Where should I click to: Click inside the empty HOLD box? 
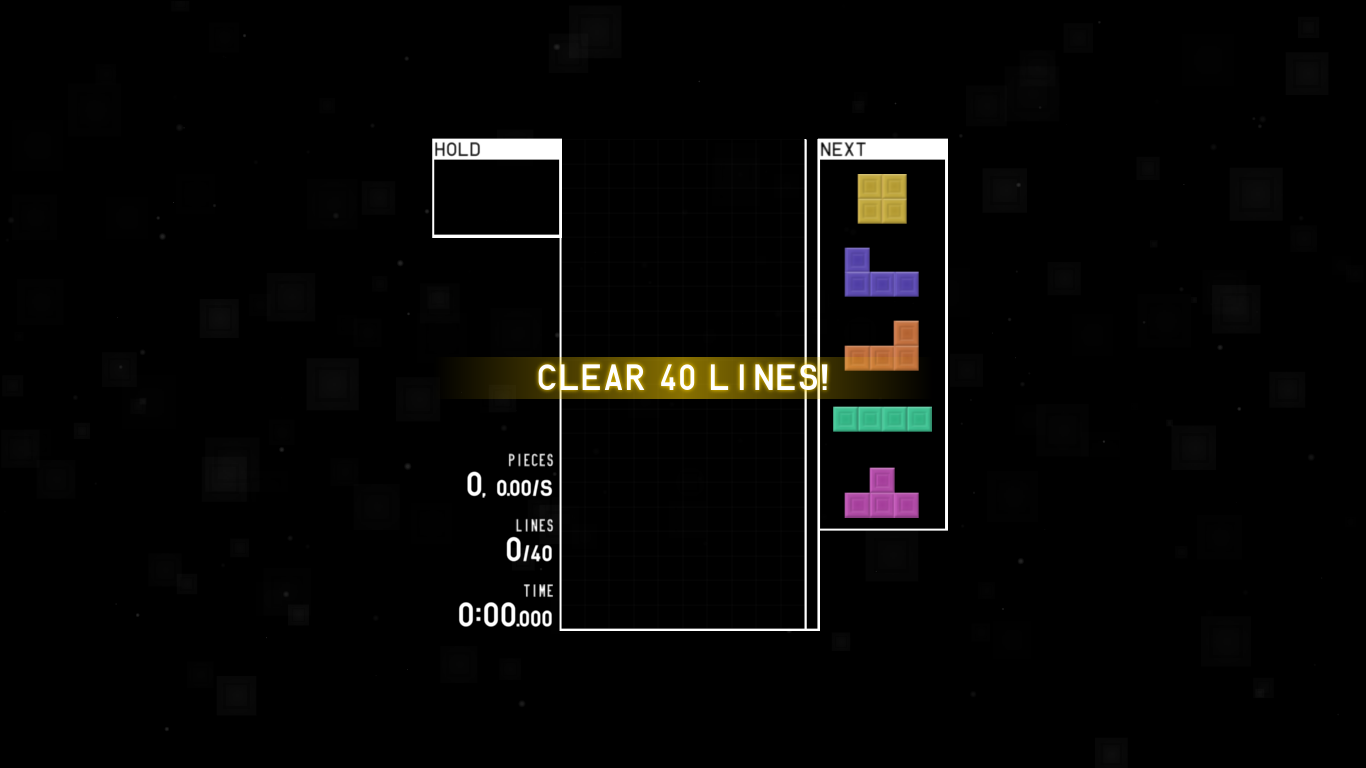click(x=496, y=195)
